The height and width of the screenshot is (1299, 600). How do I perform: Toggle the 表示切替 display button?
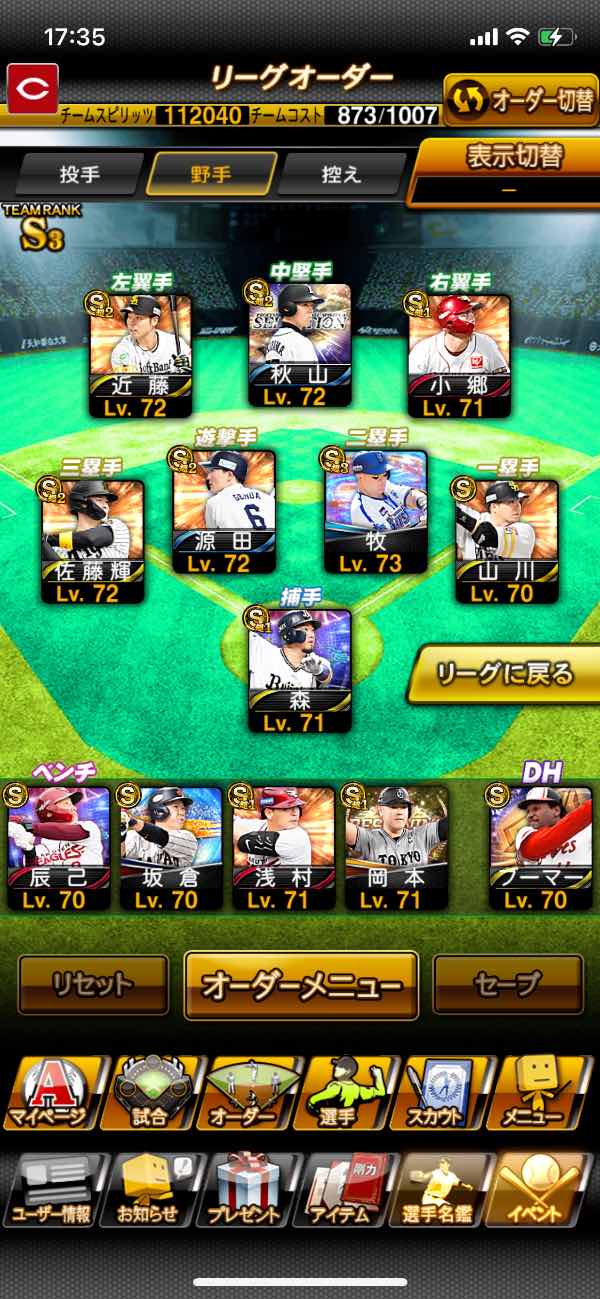(514, 170)
